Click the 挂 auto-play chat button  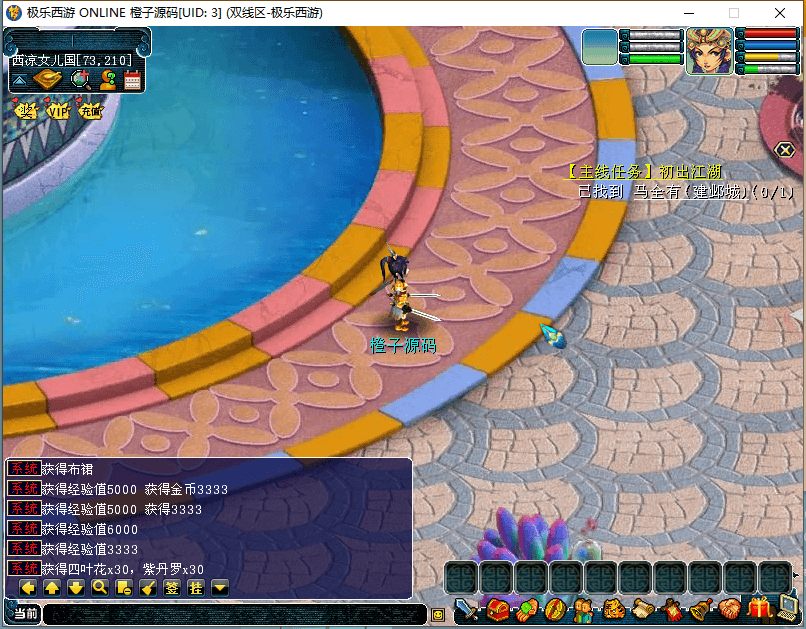pos(196,588)
